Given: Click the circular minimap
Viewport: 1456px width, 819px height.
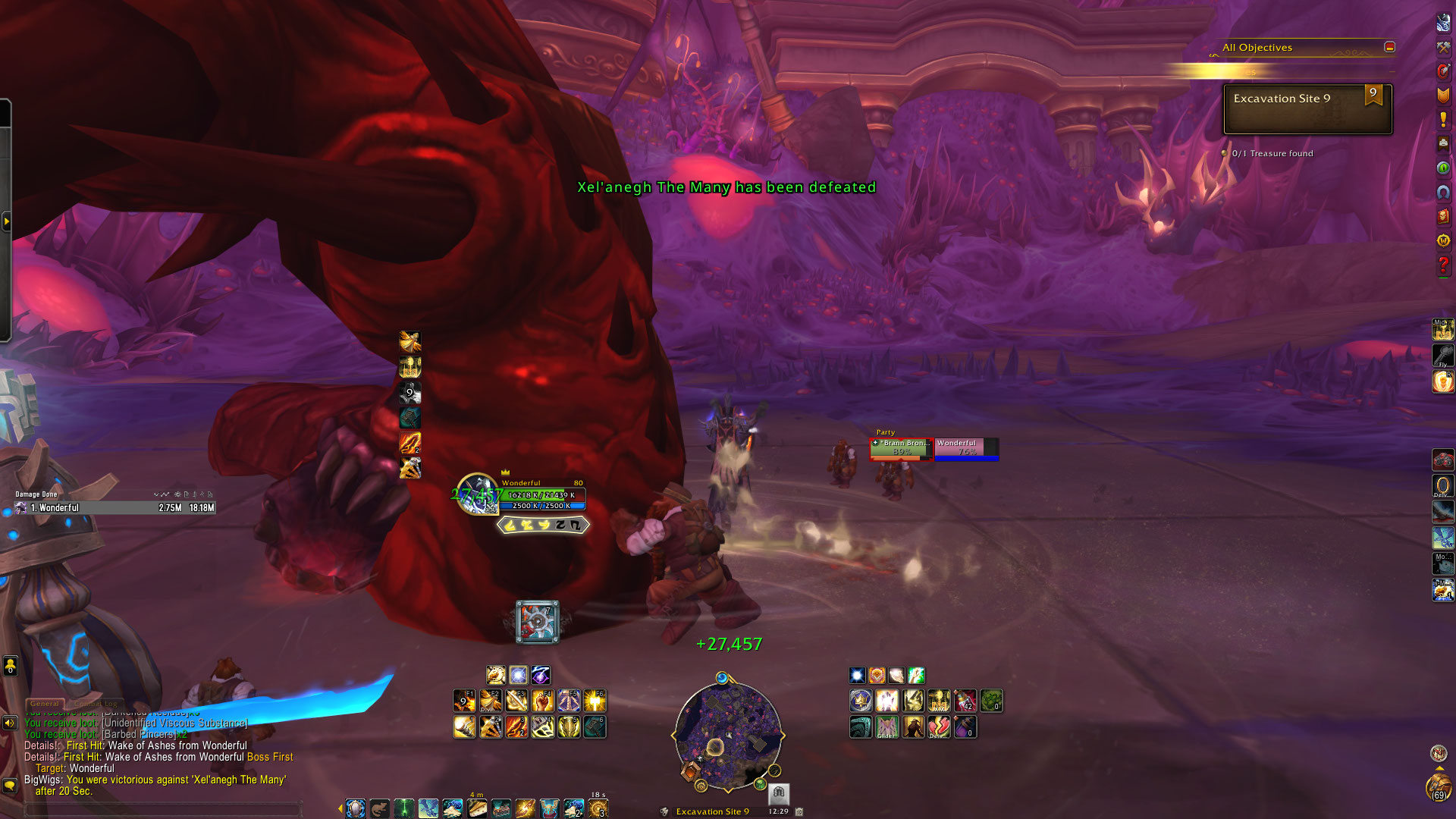Looking at the screenshot, I should click(728, 736).
